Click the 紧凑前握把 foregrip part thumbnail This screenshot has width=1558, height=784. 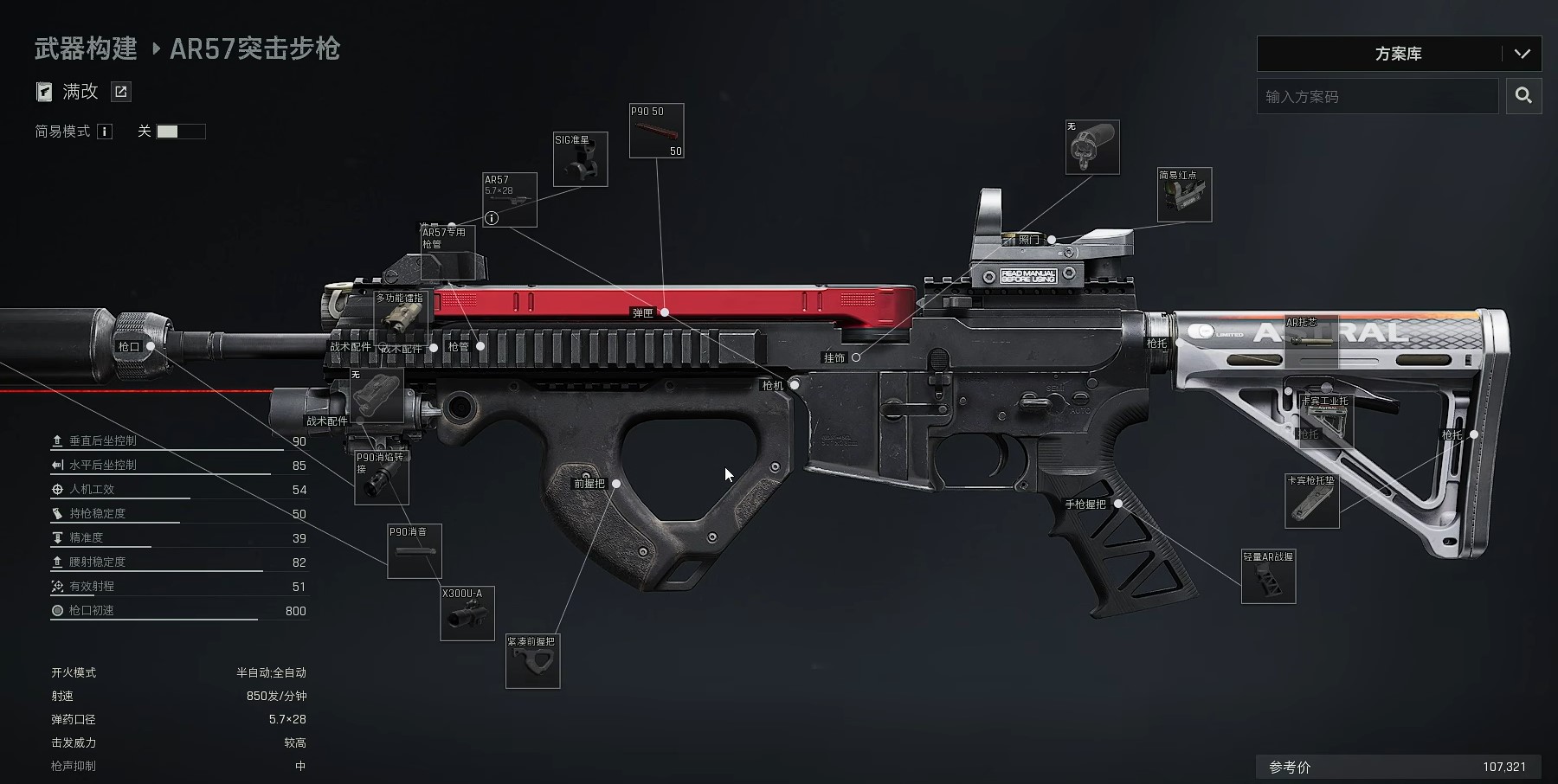coord(531,662)
